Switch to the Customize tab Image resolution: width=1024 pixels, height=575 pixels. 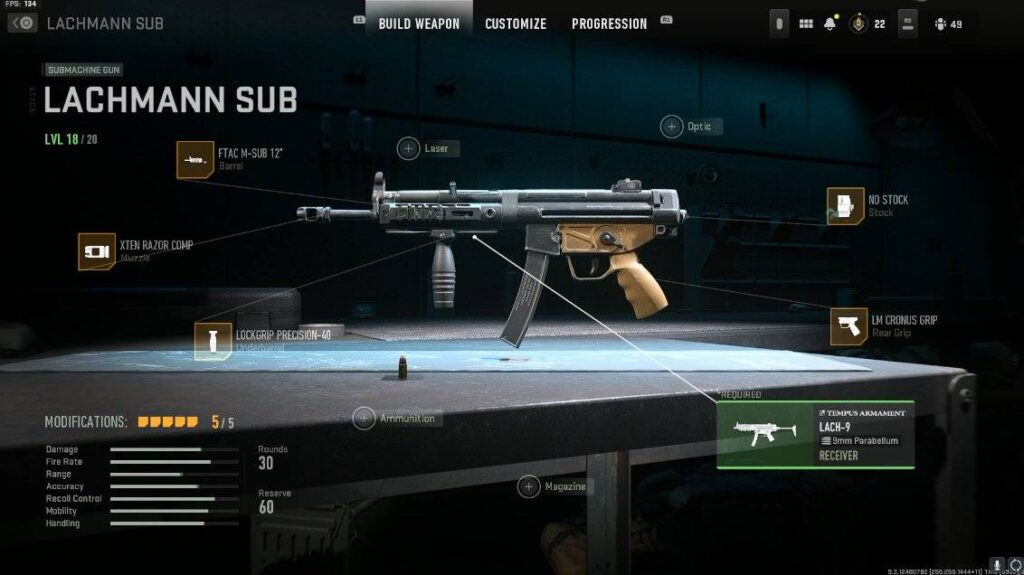(515, 23)
